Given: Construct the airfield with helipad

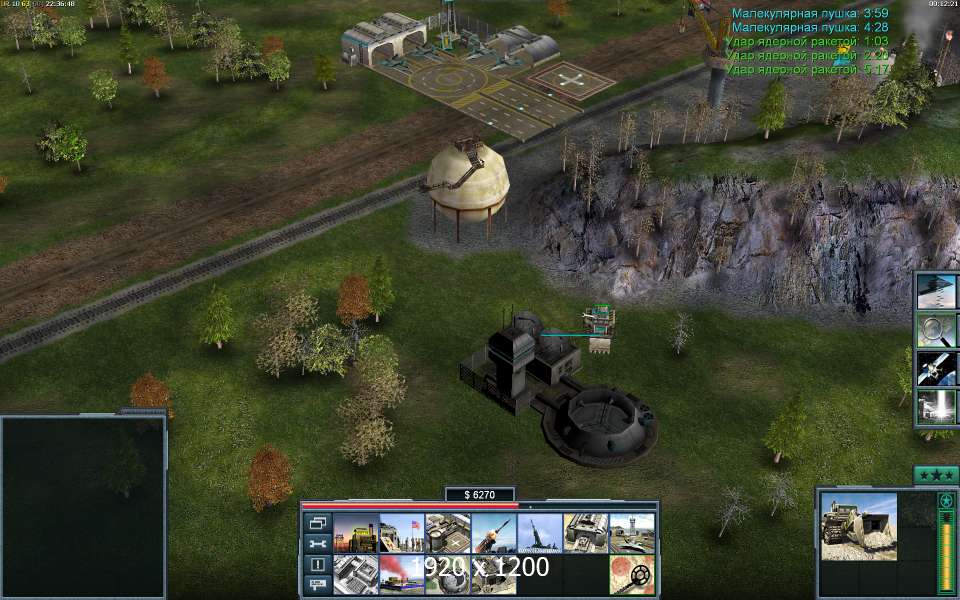Looking at the screenshot, I should coord(447,533).
